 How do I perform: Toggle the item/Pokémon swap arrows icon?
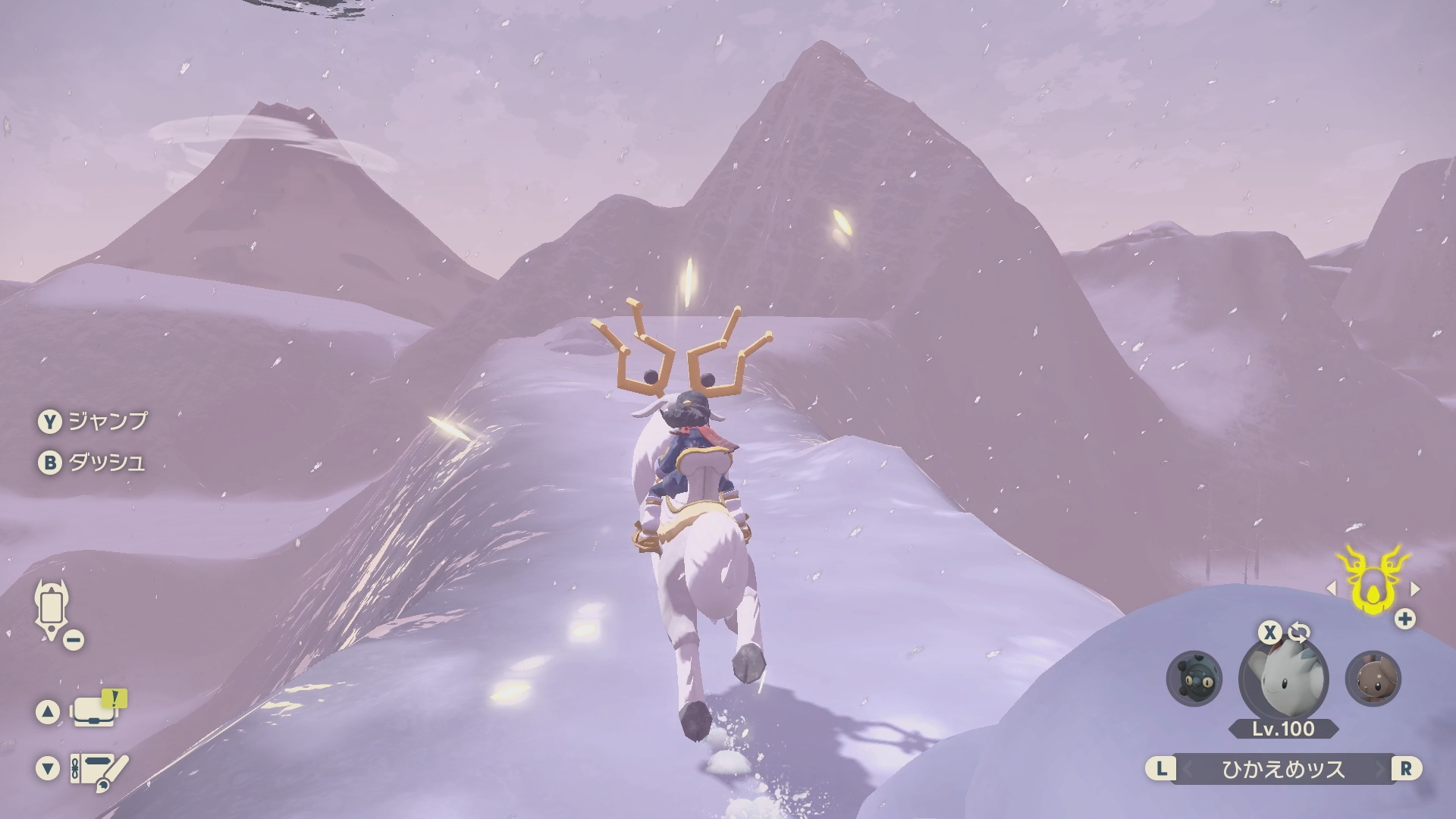pyautogui.click(x=1298, y=632)
